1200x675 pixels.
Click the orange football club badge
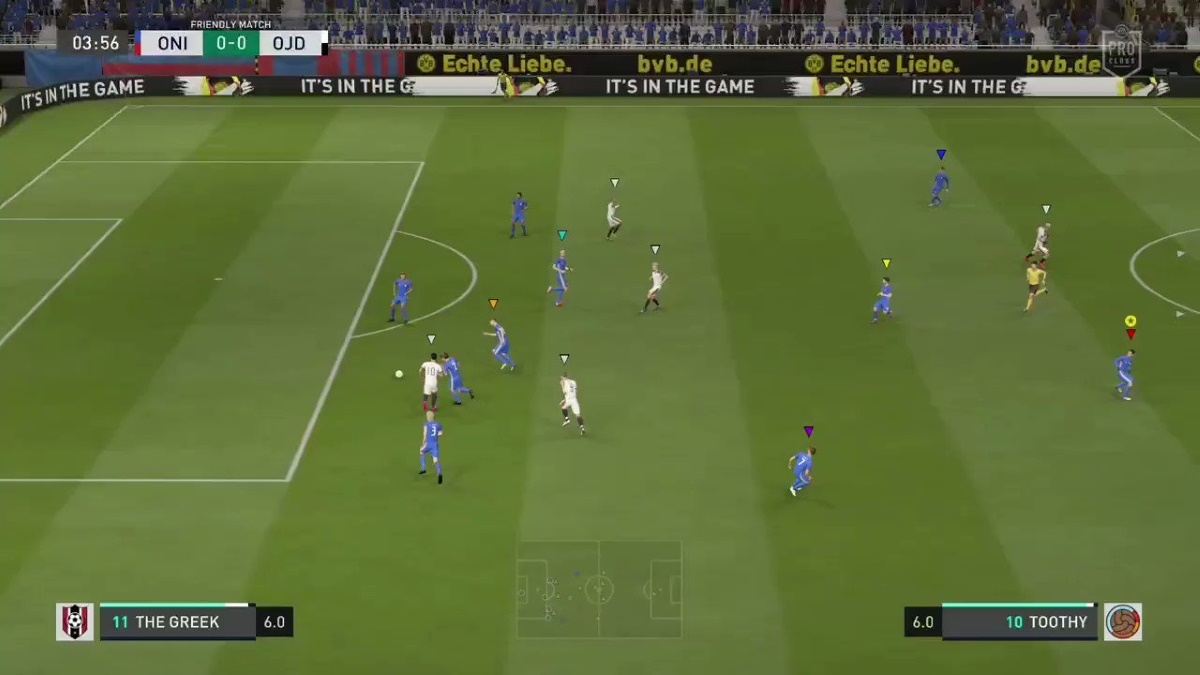click(1123, 622)
